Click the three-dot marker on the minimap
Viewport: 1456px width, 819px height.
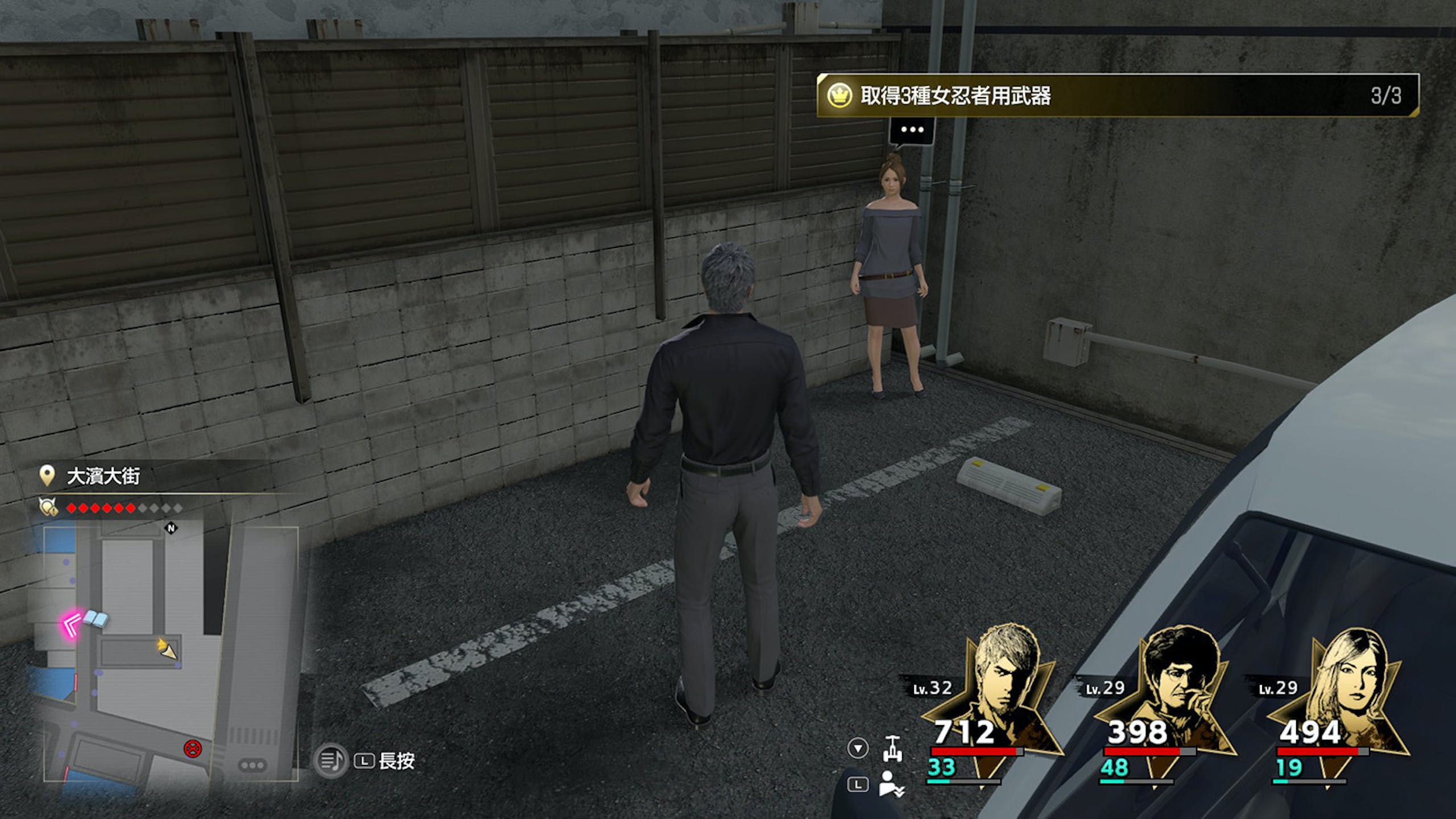pos(252,765)
